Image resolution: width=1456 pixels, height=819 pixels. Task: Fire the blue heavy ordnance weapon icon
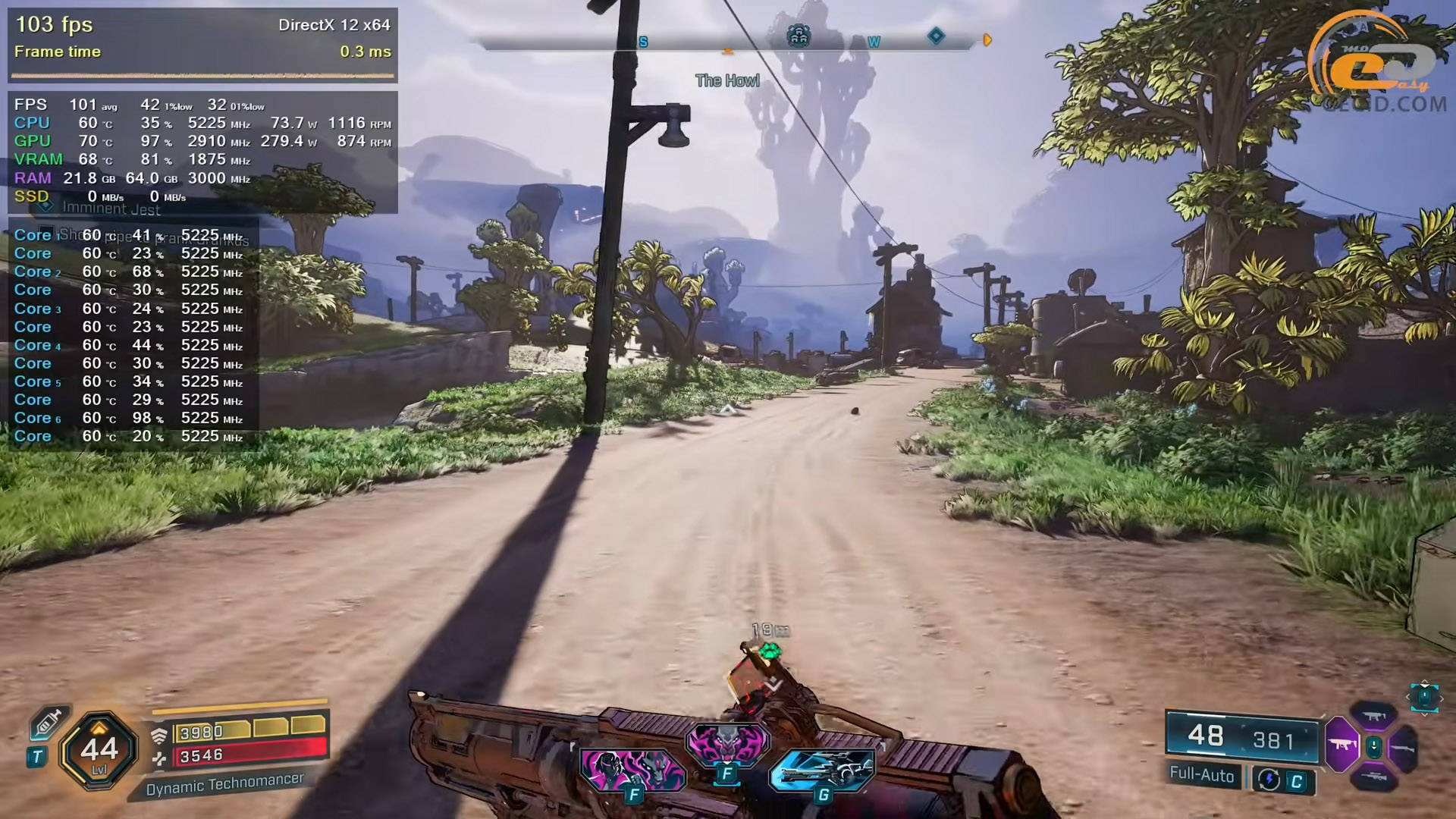coord(823,770)
